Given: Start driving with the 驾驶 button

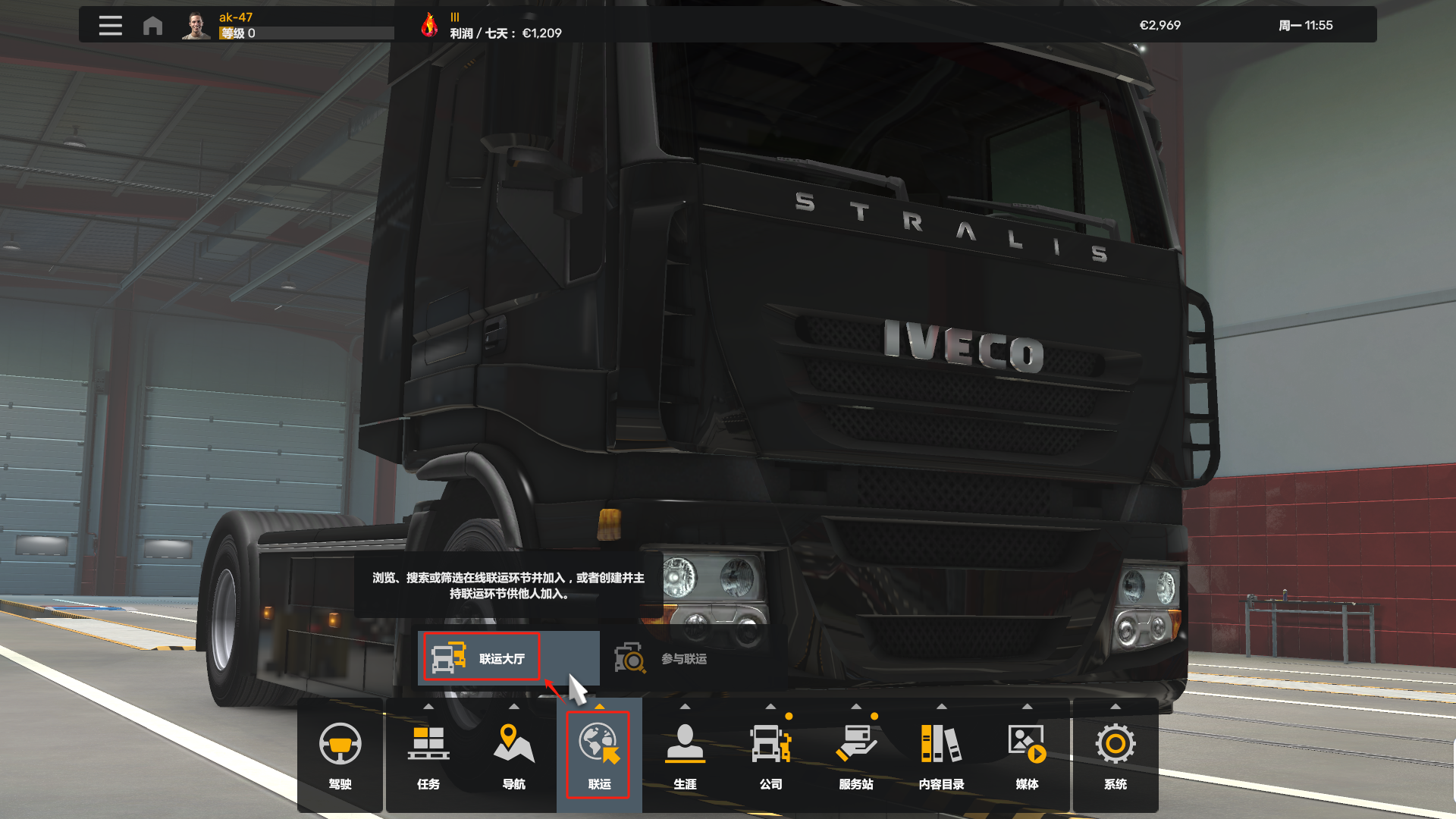Looking at the screenshot, I should [340, 755].
